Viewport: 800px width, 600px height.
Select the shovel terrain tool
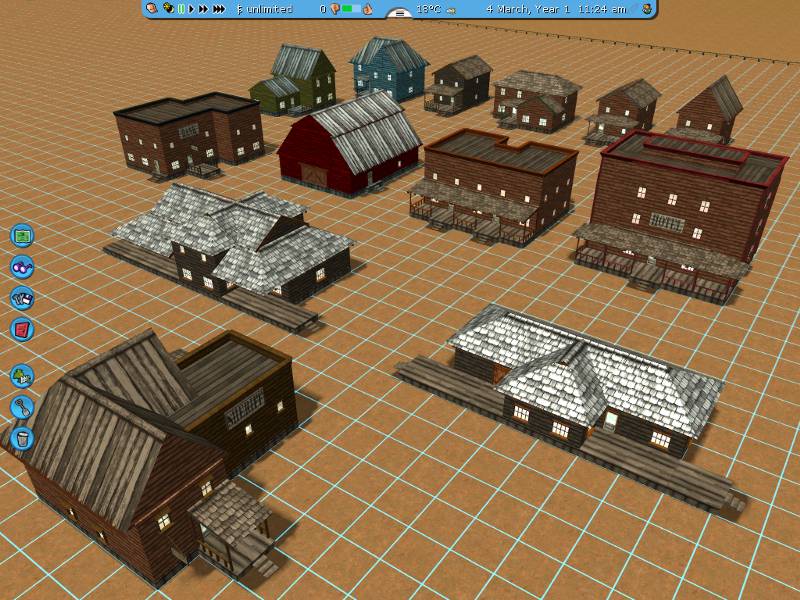click(x=22, y=407)
